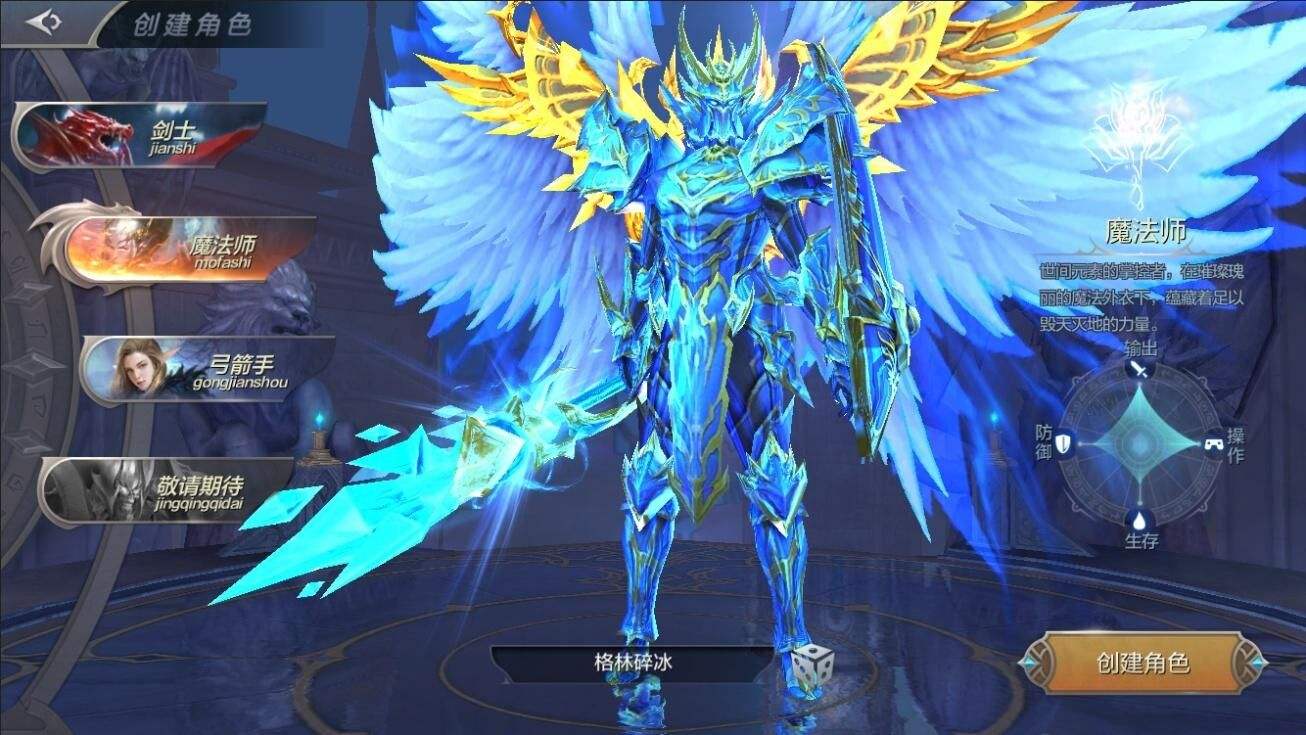This screenshot has width=1306, height=735.
Task: Pick the 弓箭手 archer class
Action: 208,369
